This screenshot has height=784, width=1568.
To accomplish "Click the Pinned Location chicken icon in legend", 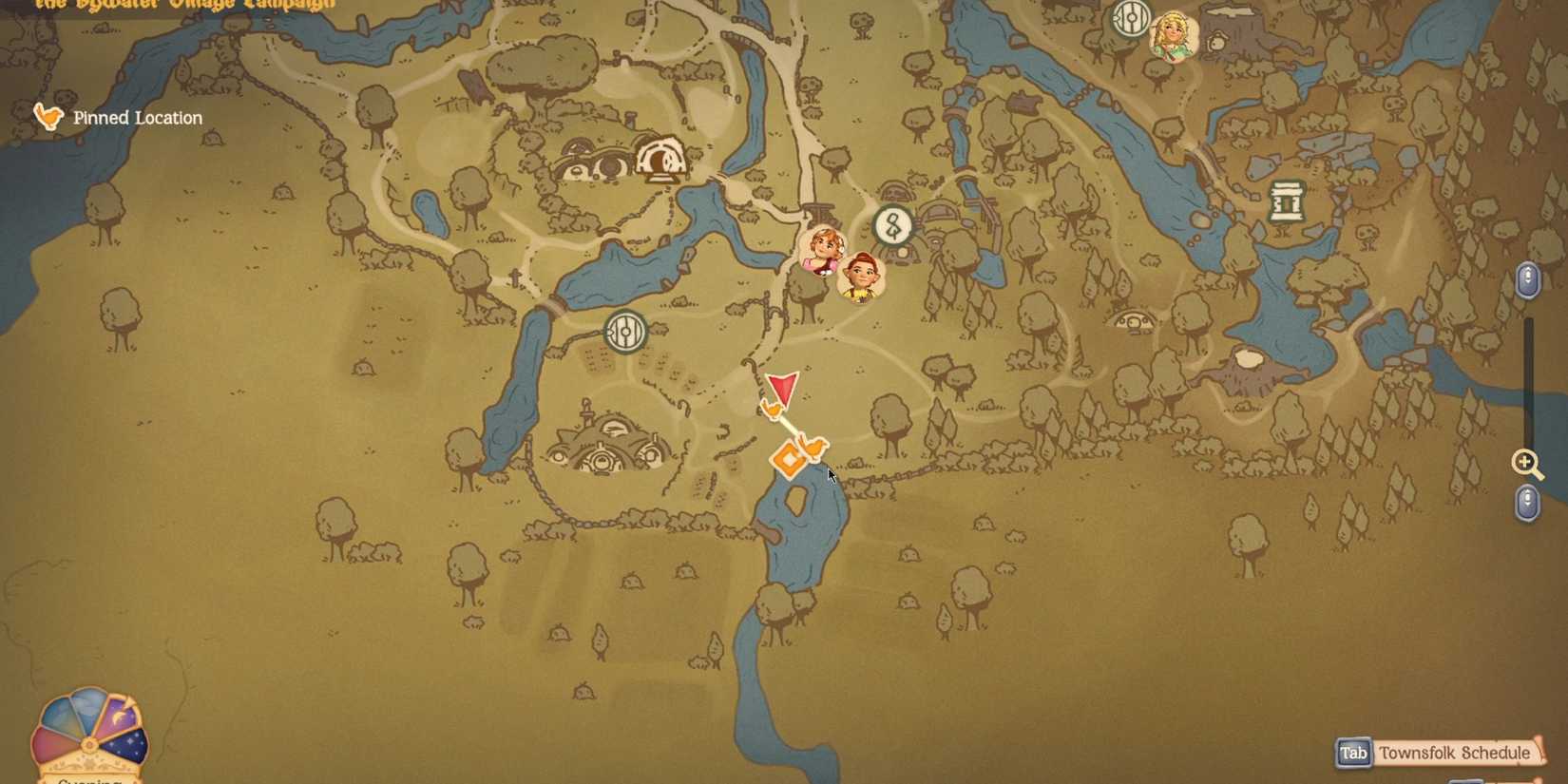I will pyautogui.click(x=48, y=116).
